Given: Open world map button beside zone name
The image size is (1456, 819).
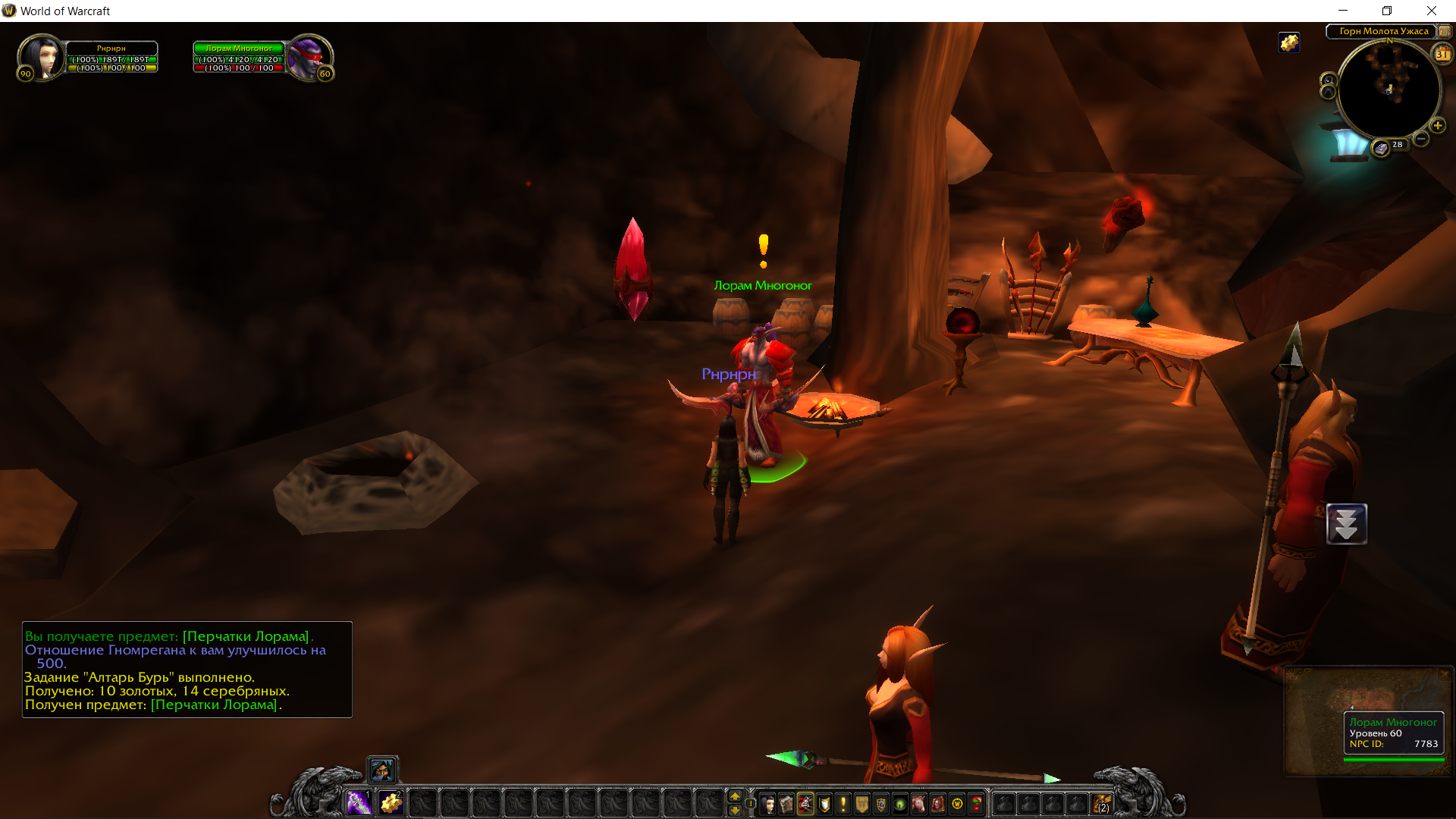Looking at the screenshot, I should 1445,31.
